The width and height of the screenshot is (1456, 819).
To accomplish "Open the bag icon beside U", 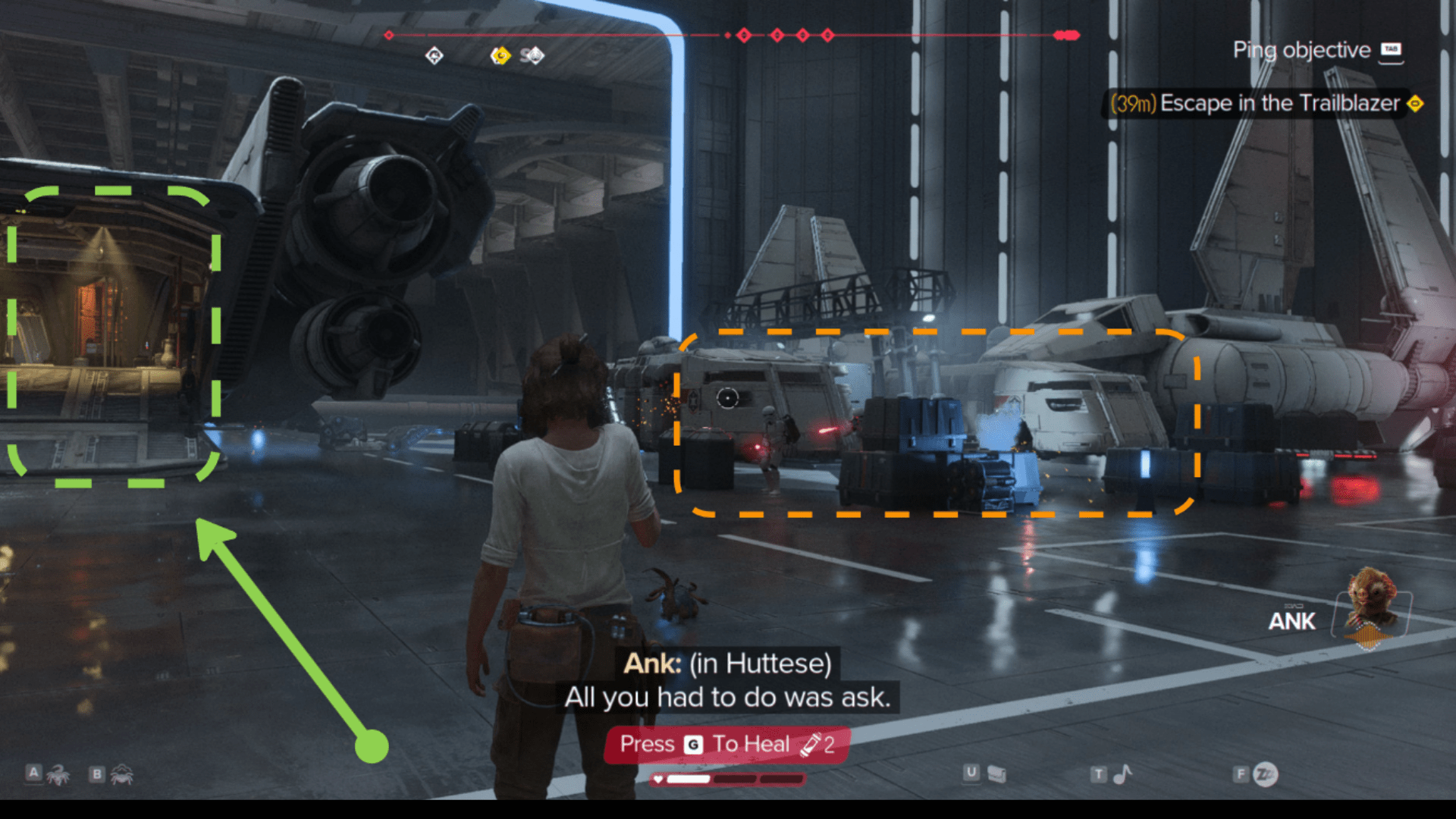I will tap(996, 773).
